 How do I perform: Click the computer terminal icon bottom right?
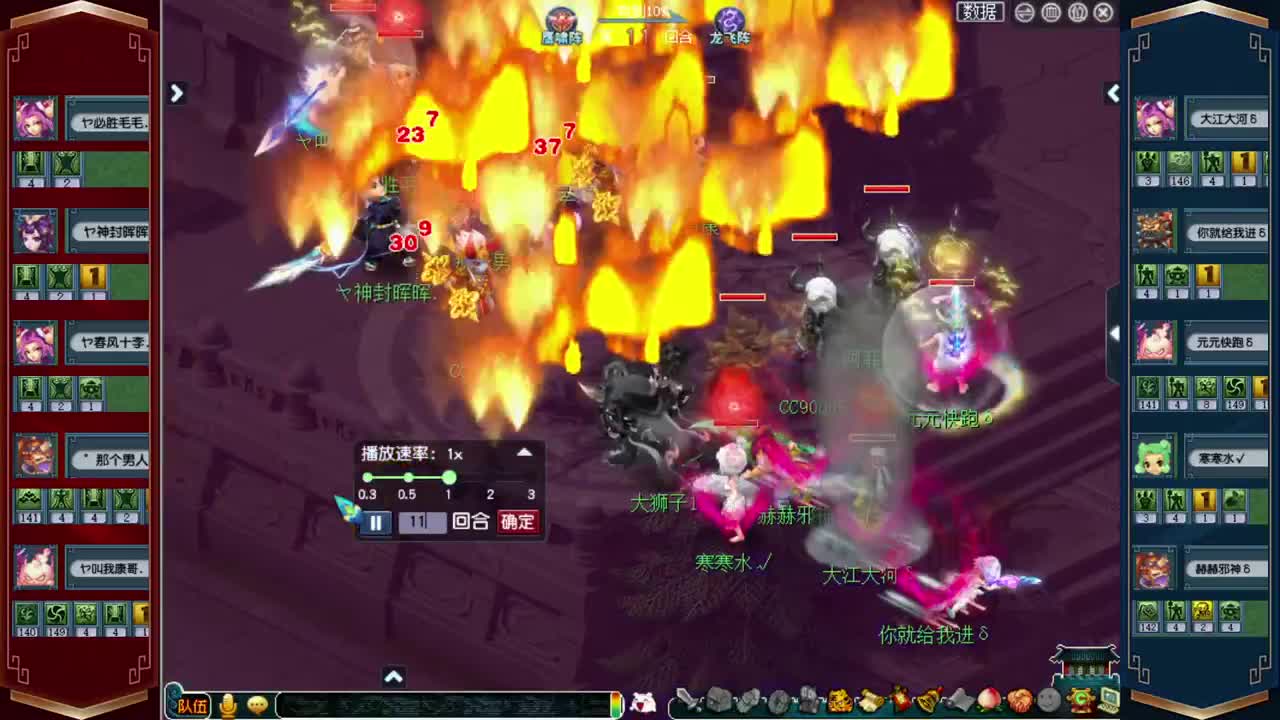coord(1107,699)
